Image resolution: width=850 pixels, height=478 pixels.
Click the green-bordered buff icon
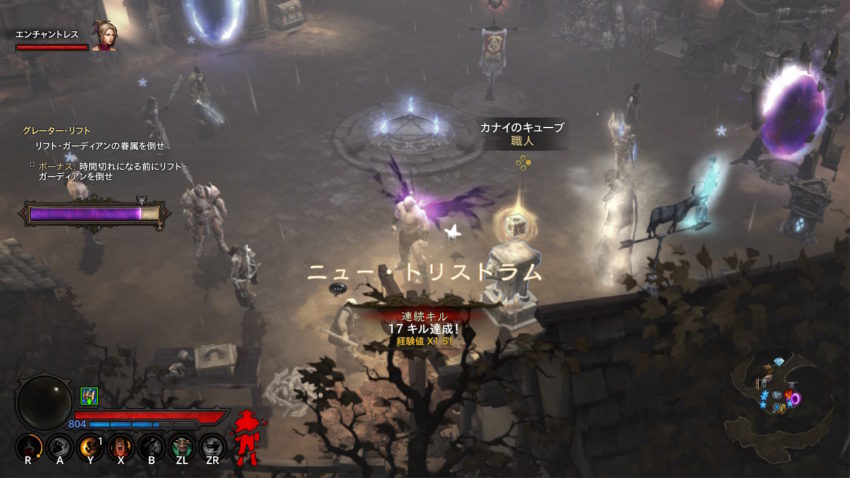click(88, 396)
